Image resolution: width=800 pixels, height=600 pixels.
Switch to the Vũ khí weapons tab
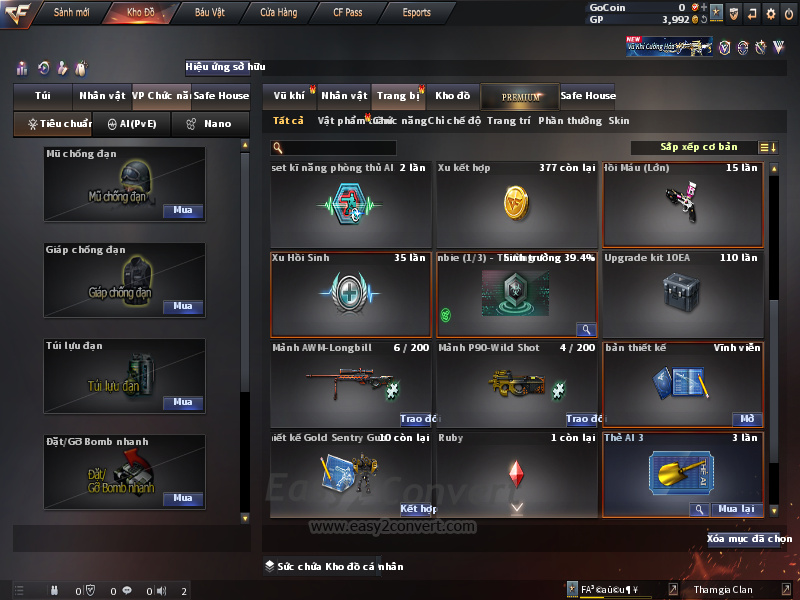pos(290,96)
